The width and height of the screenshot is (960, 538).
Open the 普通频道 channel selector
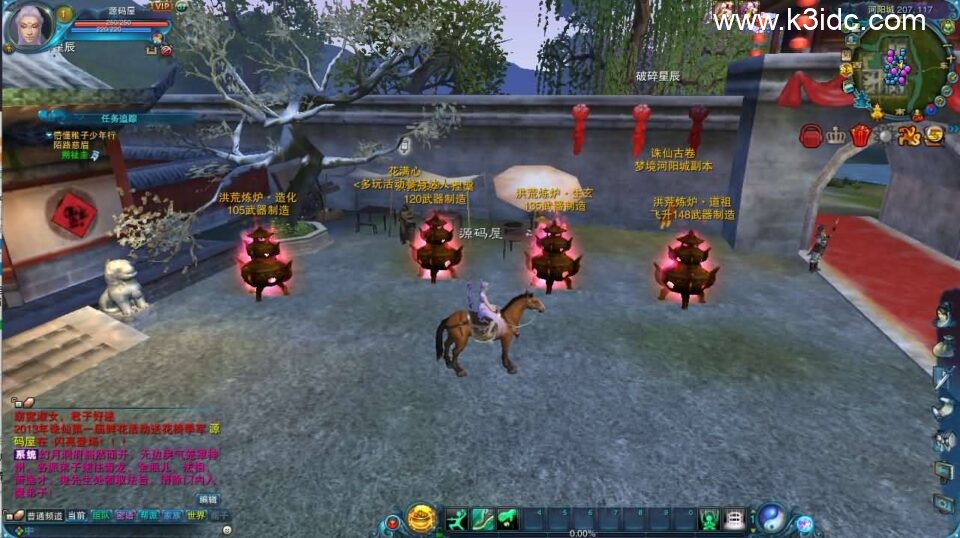(44, 516)
